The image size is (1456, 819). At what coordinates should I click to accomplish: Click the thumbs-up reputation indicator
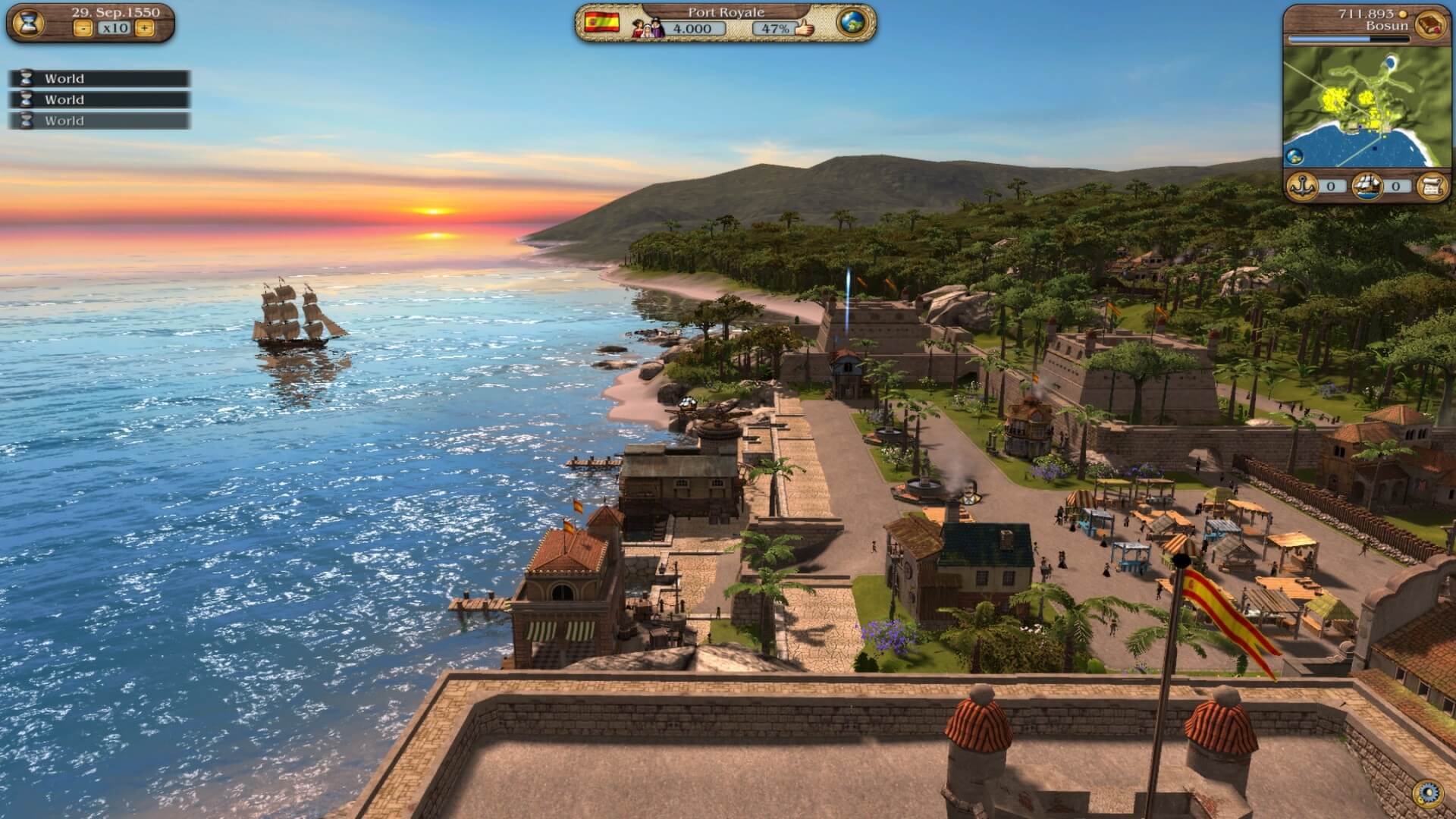tap(805, 28)
